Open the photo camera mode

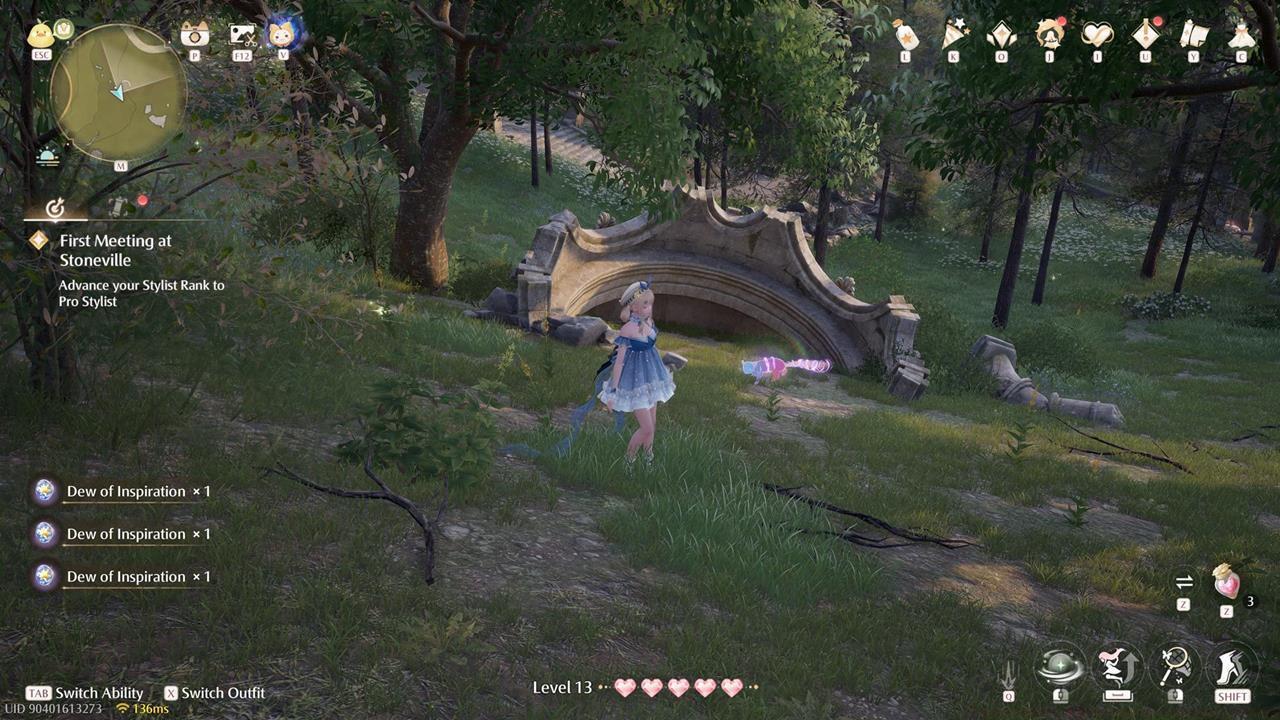coord(193,33)
